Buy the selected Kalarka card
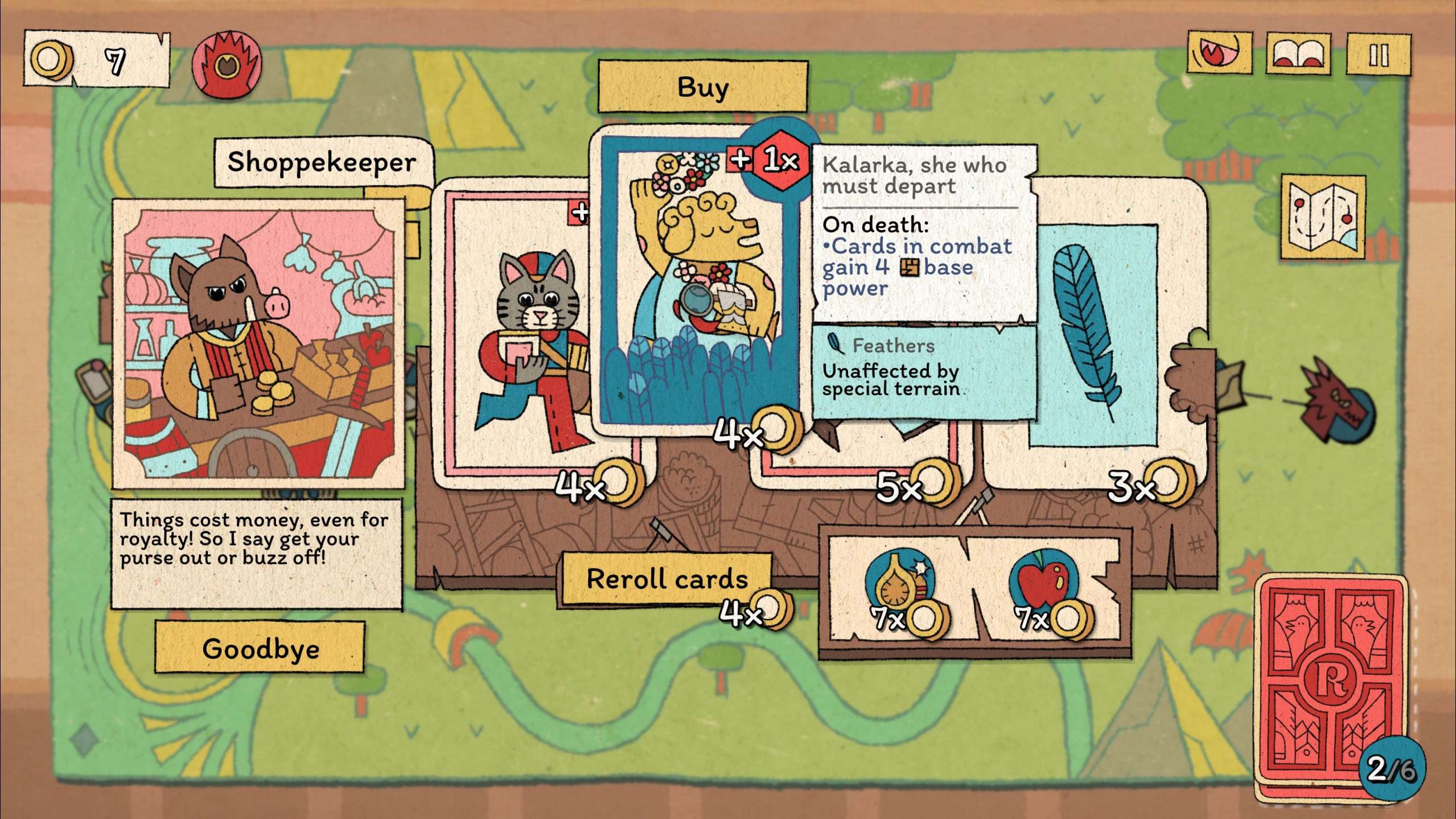Viewport: 1456px width, 819px height. tap(702, 87)
